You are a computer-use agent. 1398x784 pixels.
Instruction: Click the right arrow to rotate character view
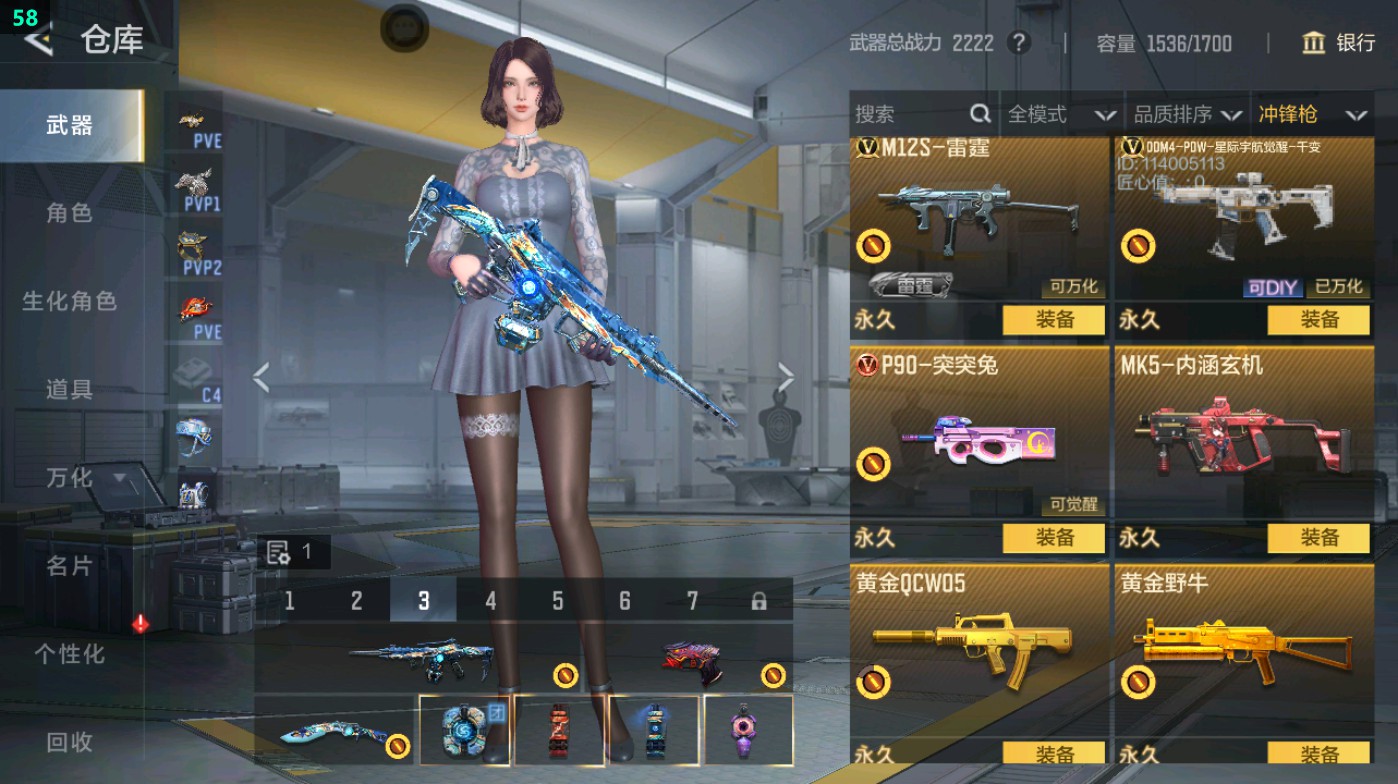(786, 378)
